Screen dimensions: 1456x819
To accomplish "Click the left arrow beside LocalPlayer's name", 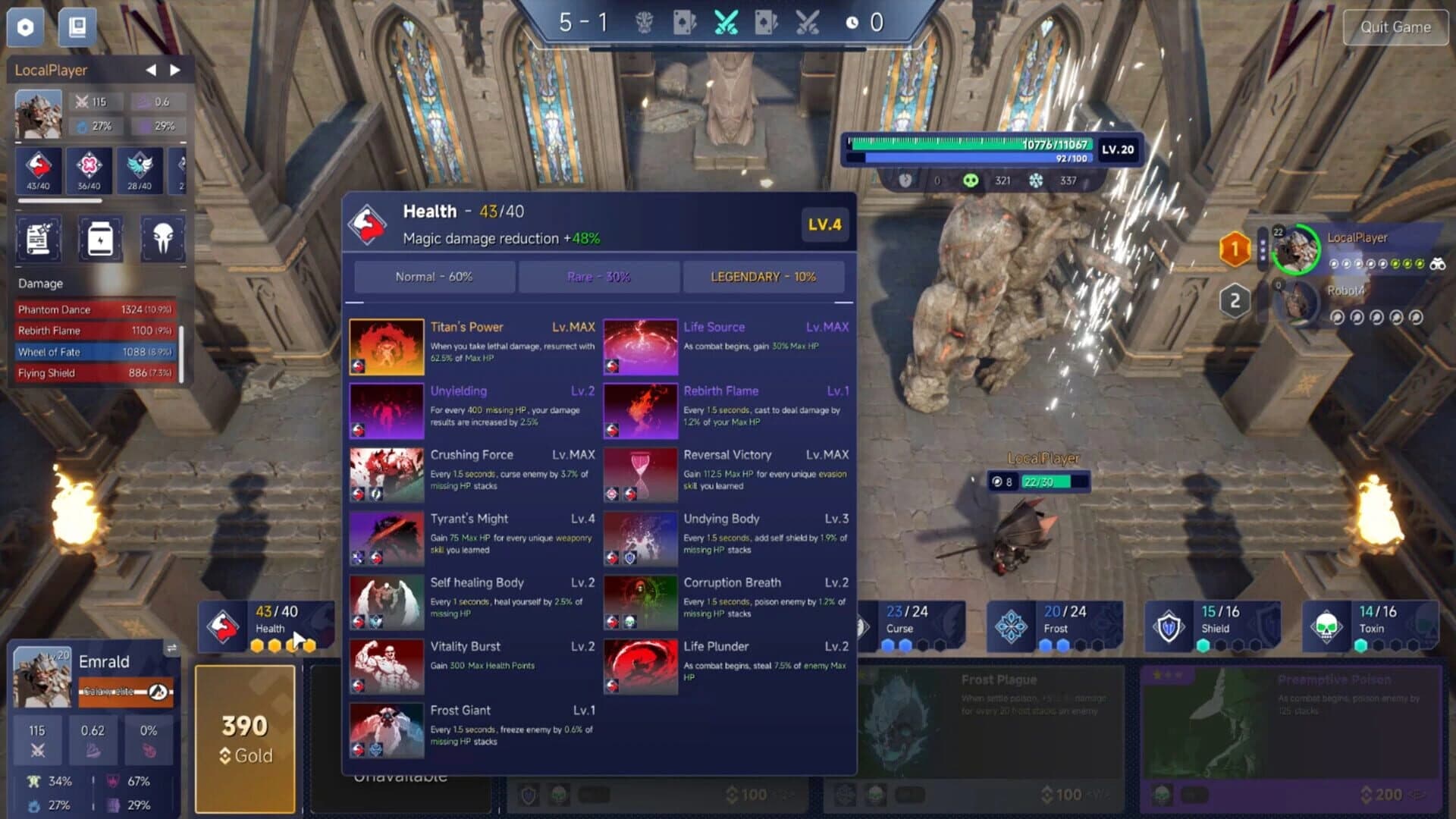I will pos(150,70).
